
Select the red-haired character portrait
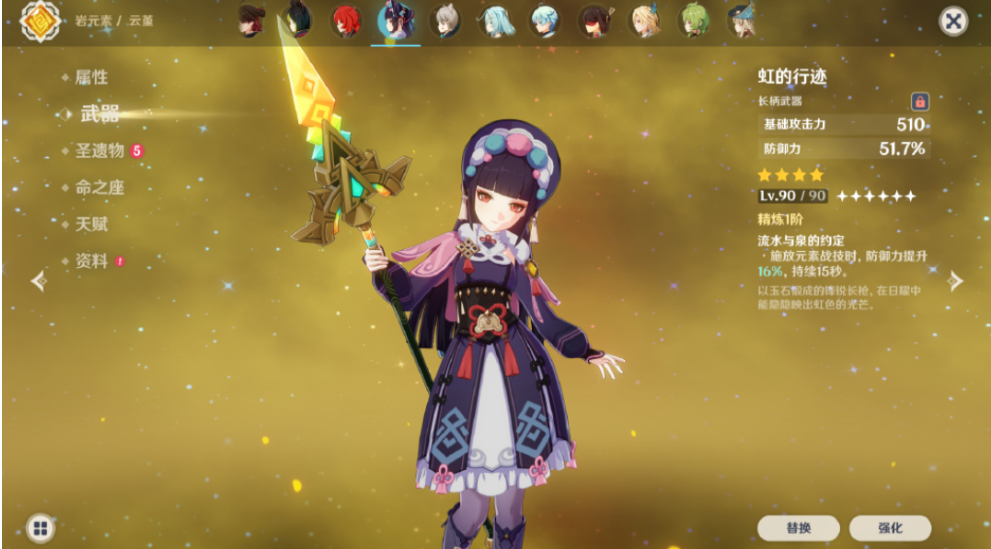[346, 21]
